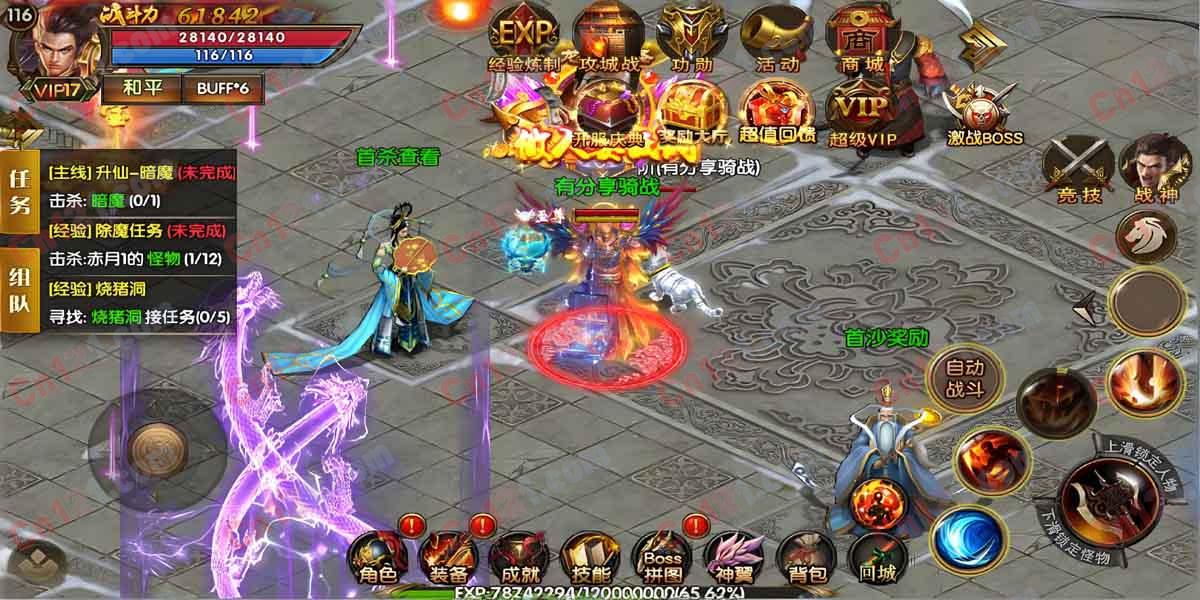Open the 商城 shop
This screenshot has width=1200, height=600.
tap(861, 38)
